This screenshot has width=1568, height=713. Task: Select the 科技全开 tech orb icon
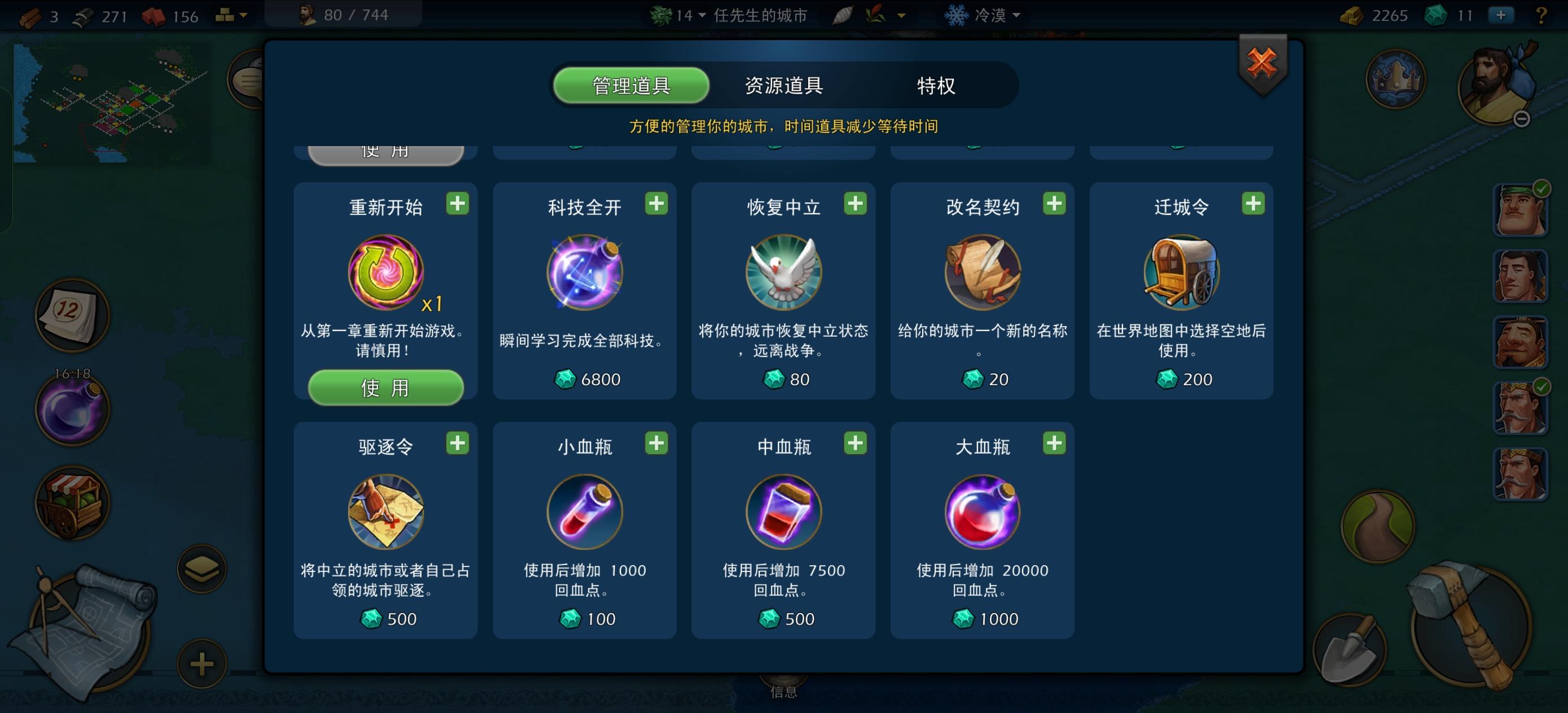click(583, 273)
